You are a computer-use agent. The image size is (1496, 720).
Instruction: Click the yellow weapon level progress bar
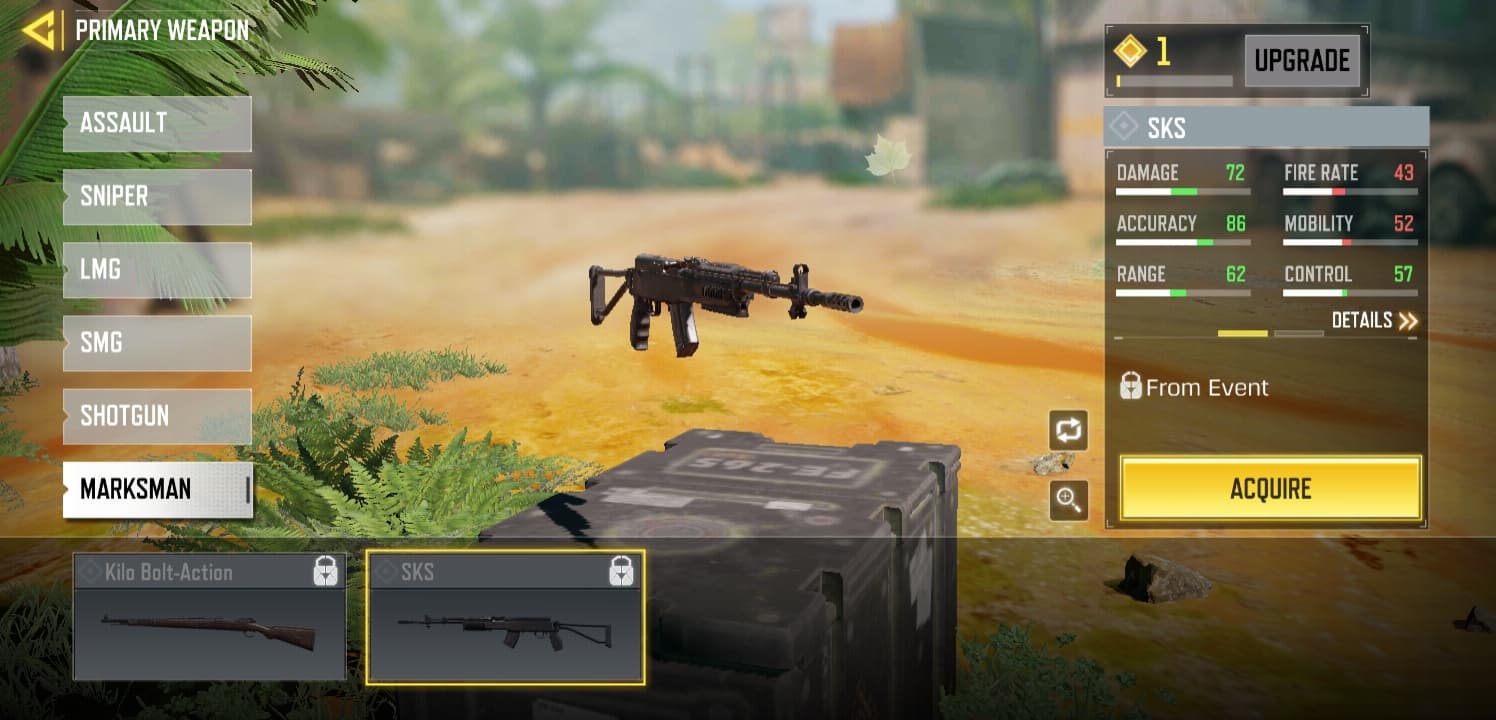click(x=1243, y=332)
